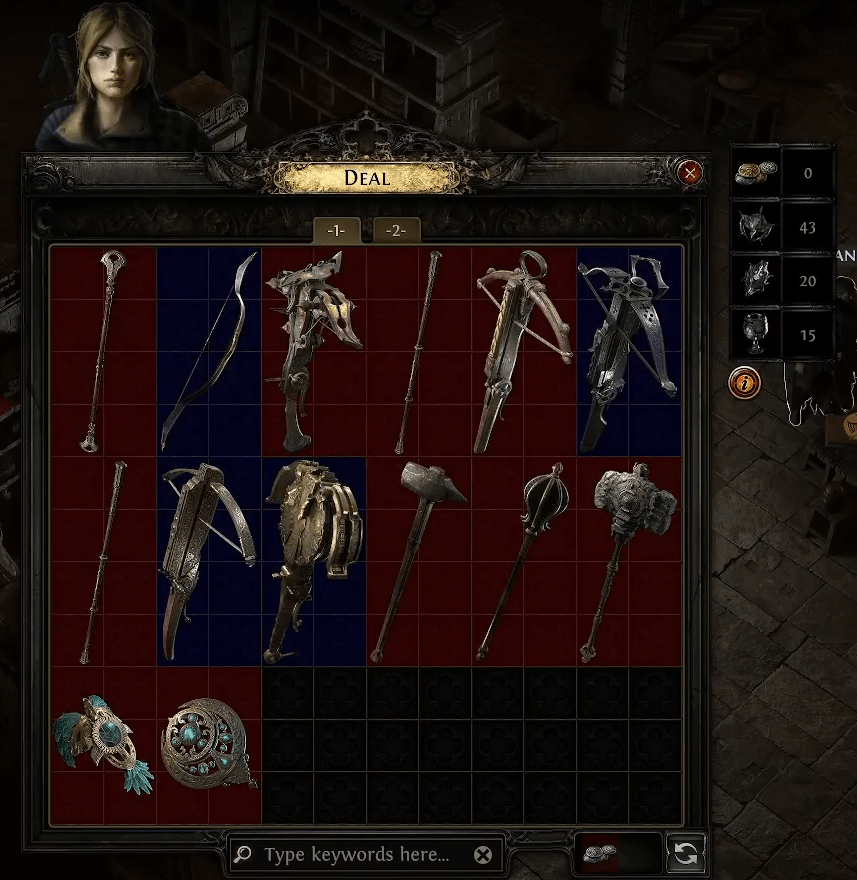Image resolution: width=857 pixels, height=880 pixels.
Task: Switch to the -1- stash tab
Action: pos(336,230)
